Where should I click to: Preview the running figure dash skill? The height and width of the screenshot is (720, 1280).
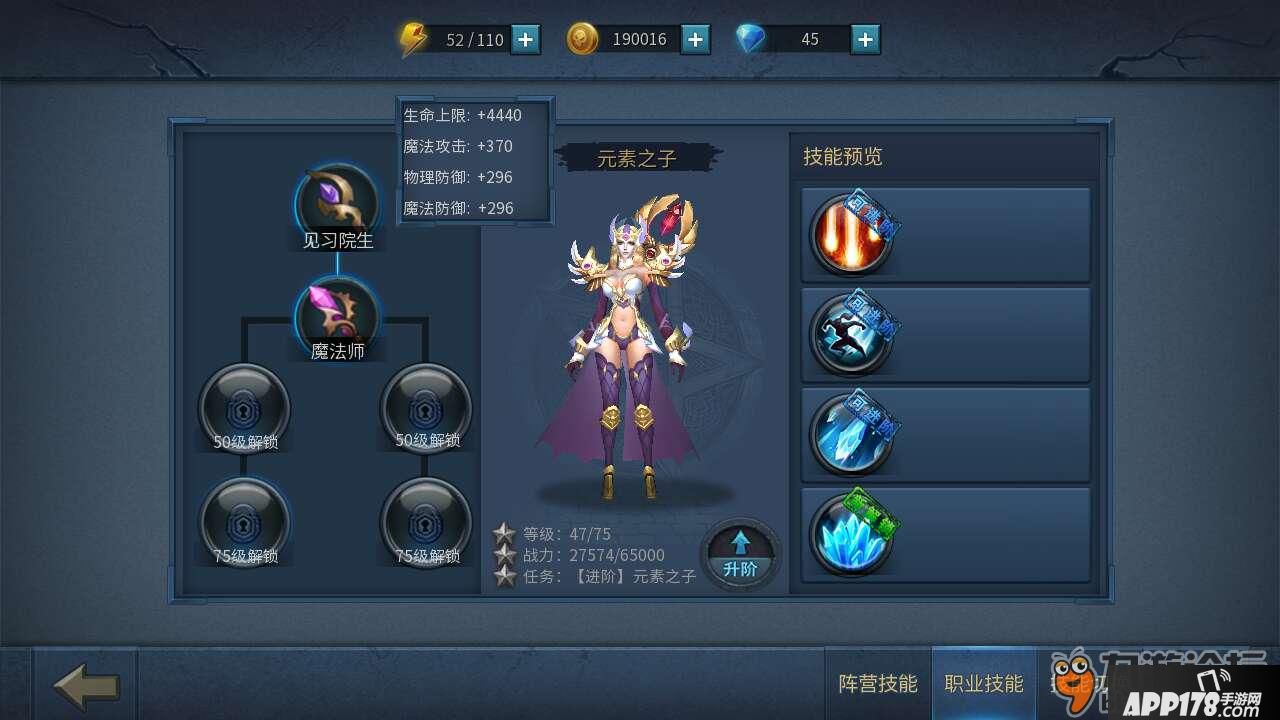pyautogui.click(x=850, y=334)
